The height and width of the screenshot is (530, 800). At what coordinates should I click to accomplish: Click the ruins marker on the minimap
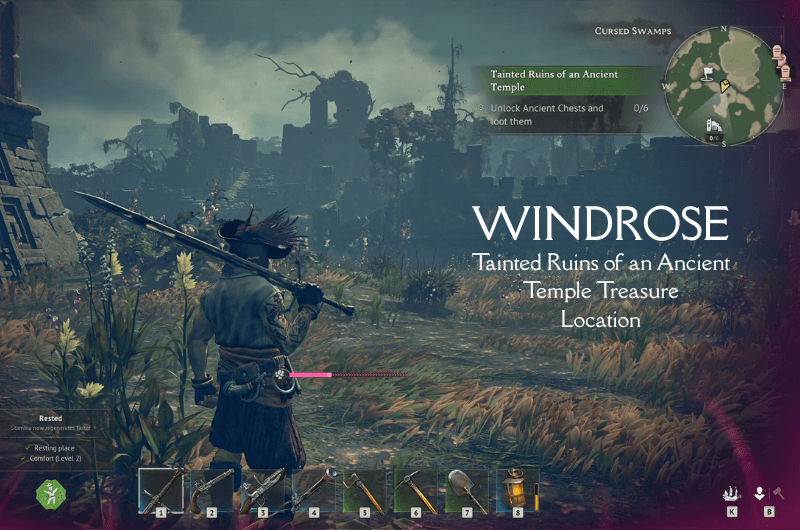714,125
